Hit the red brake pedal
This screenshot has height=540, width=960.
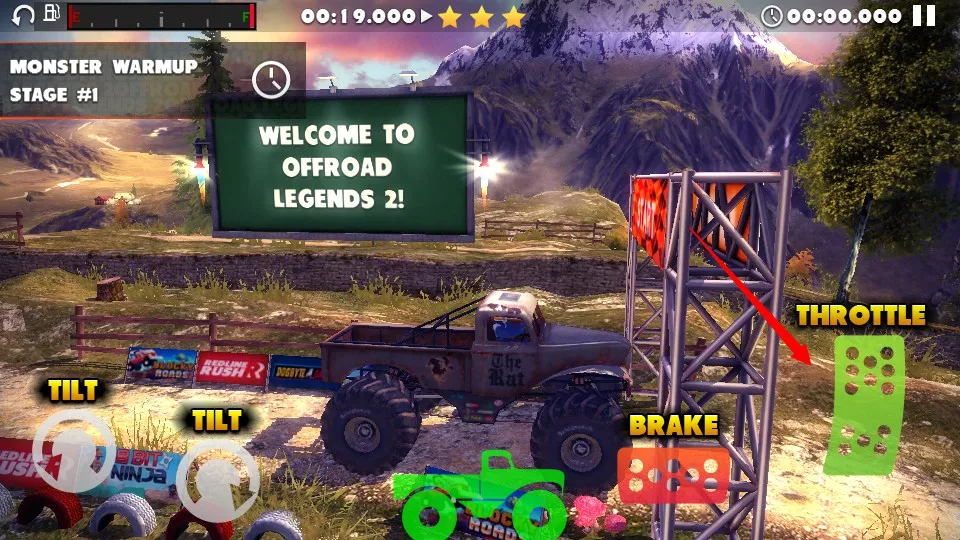pos(673,474)
